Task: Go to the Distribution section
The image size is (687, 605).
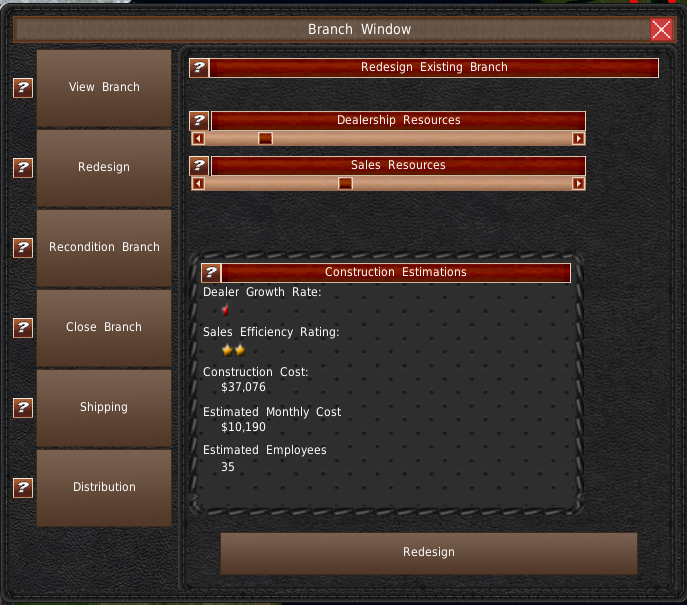Action: tap(104, 488)
